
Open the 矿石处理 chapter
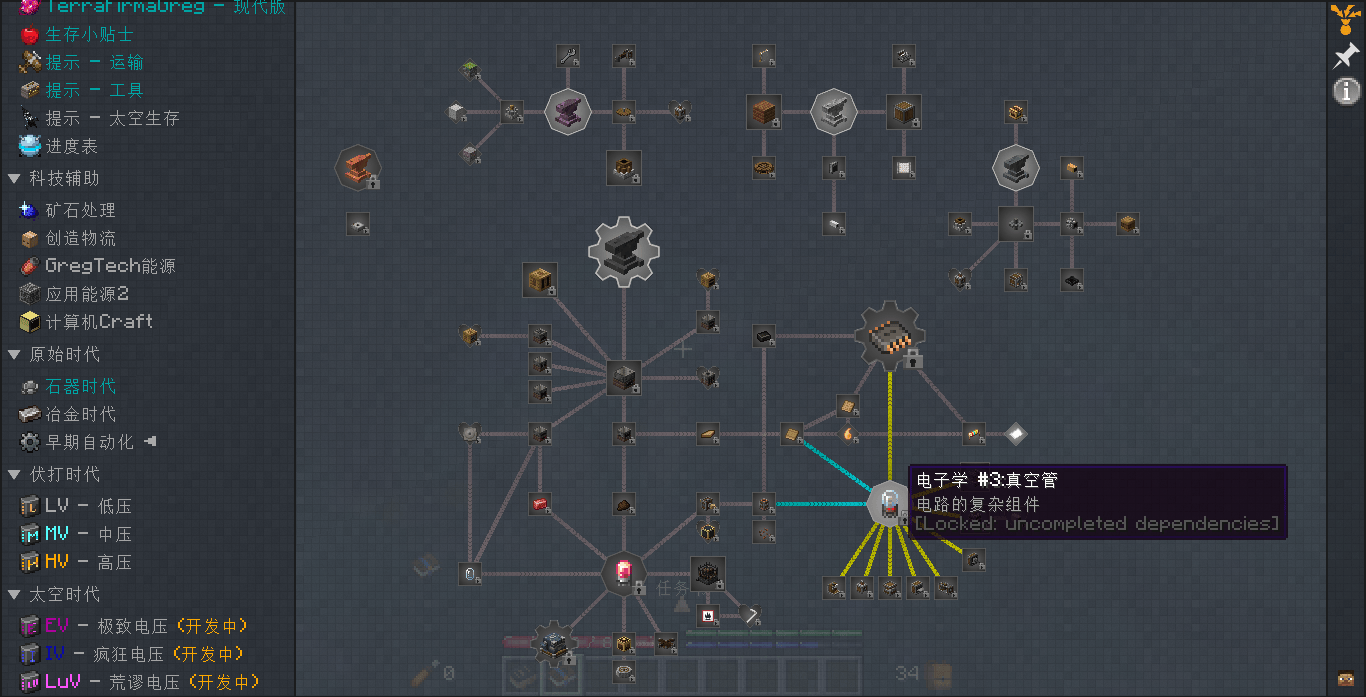[x=80, y=210]
